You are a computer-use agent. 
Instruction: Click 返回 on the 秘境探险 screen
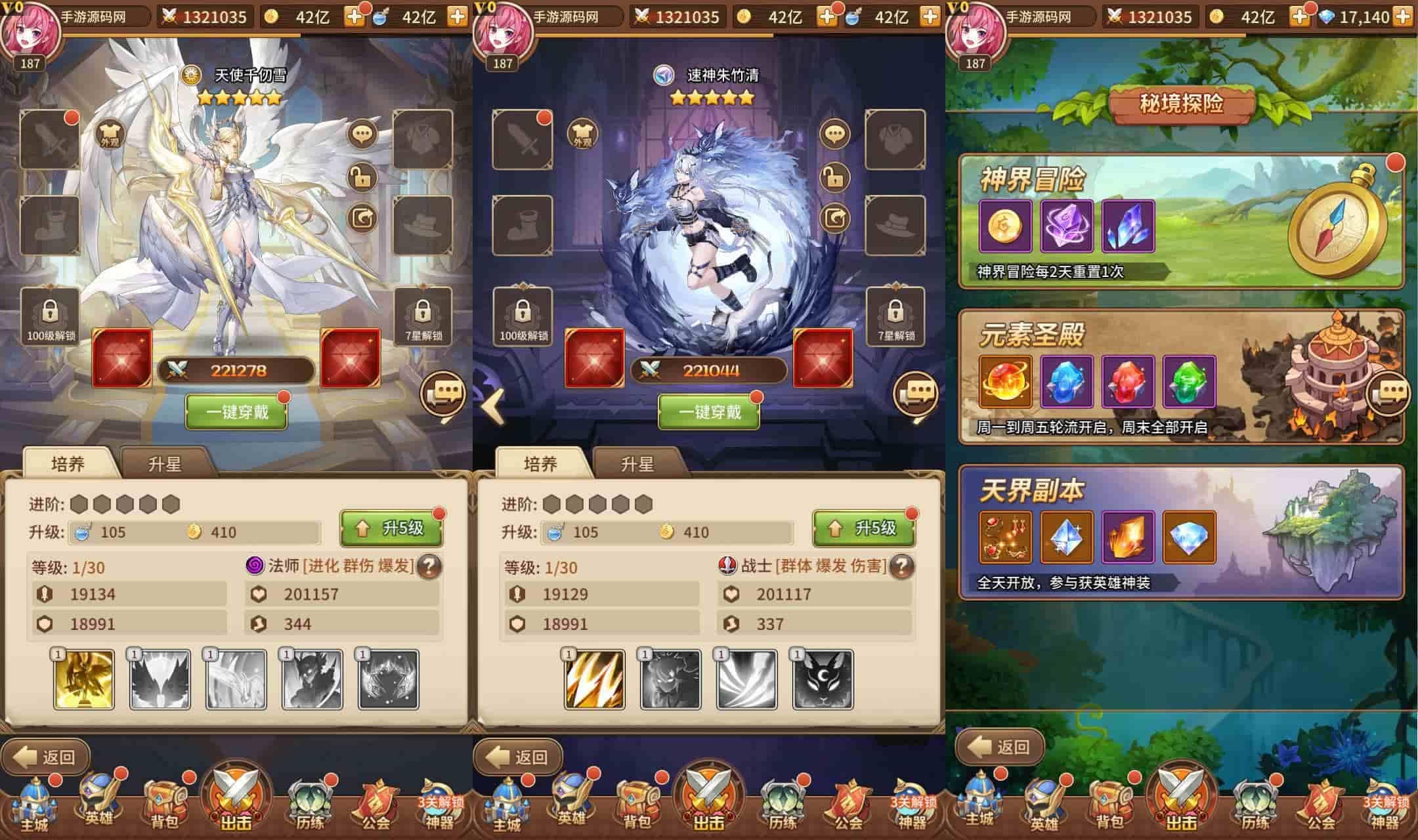coord(1000,747)
